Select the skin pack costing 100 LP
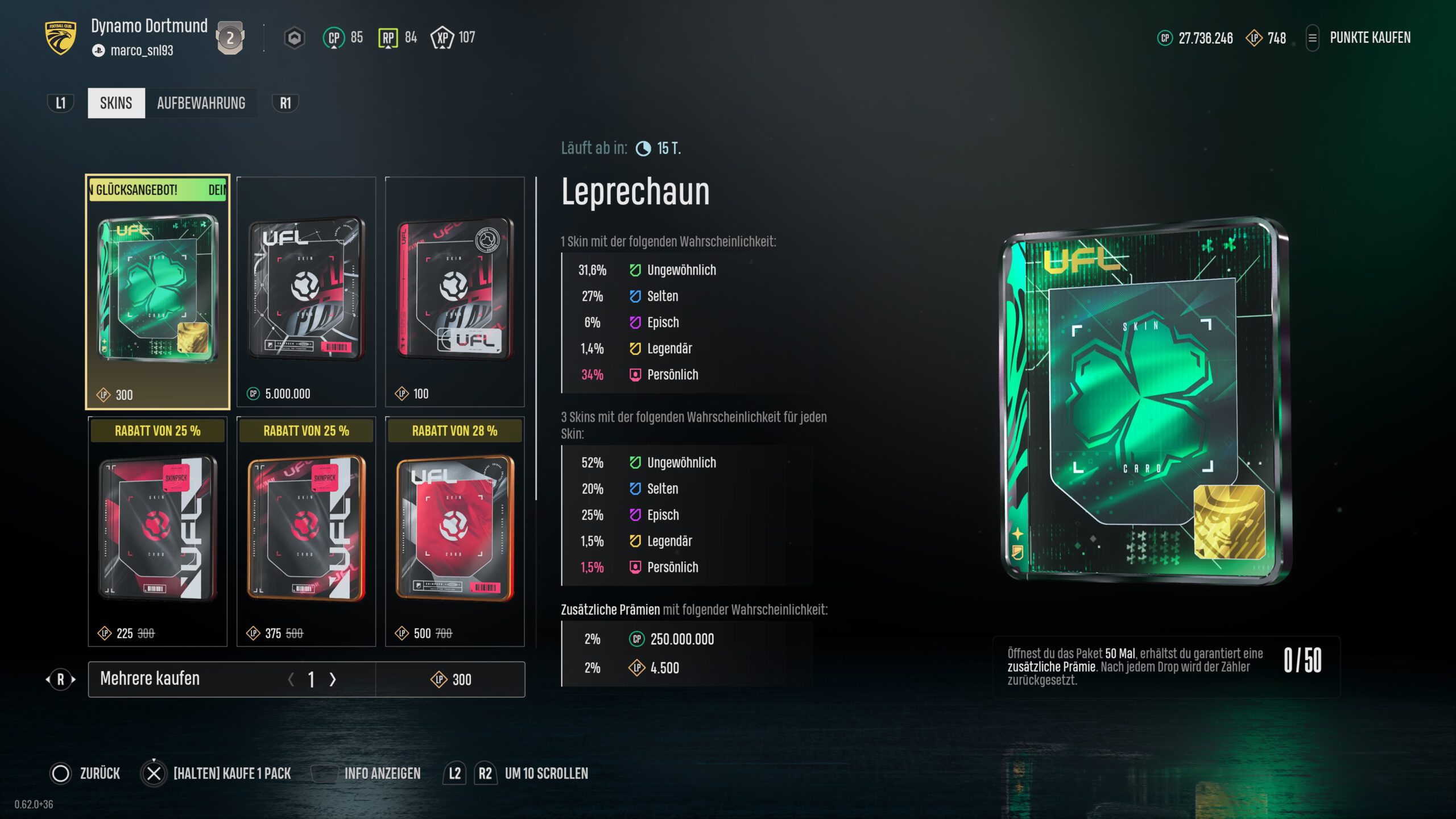This screenshot has width=1456, height=819. click(x=454, y=292)
